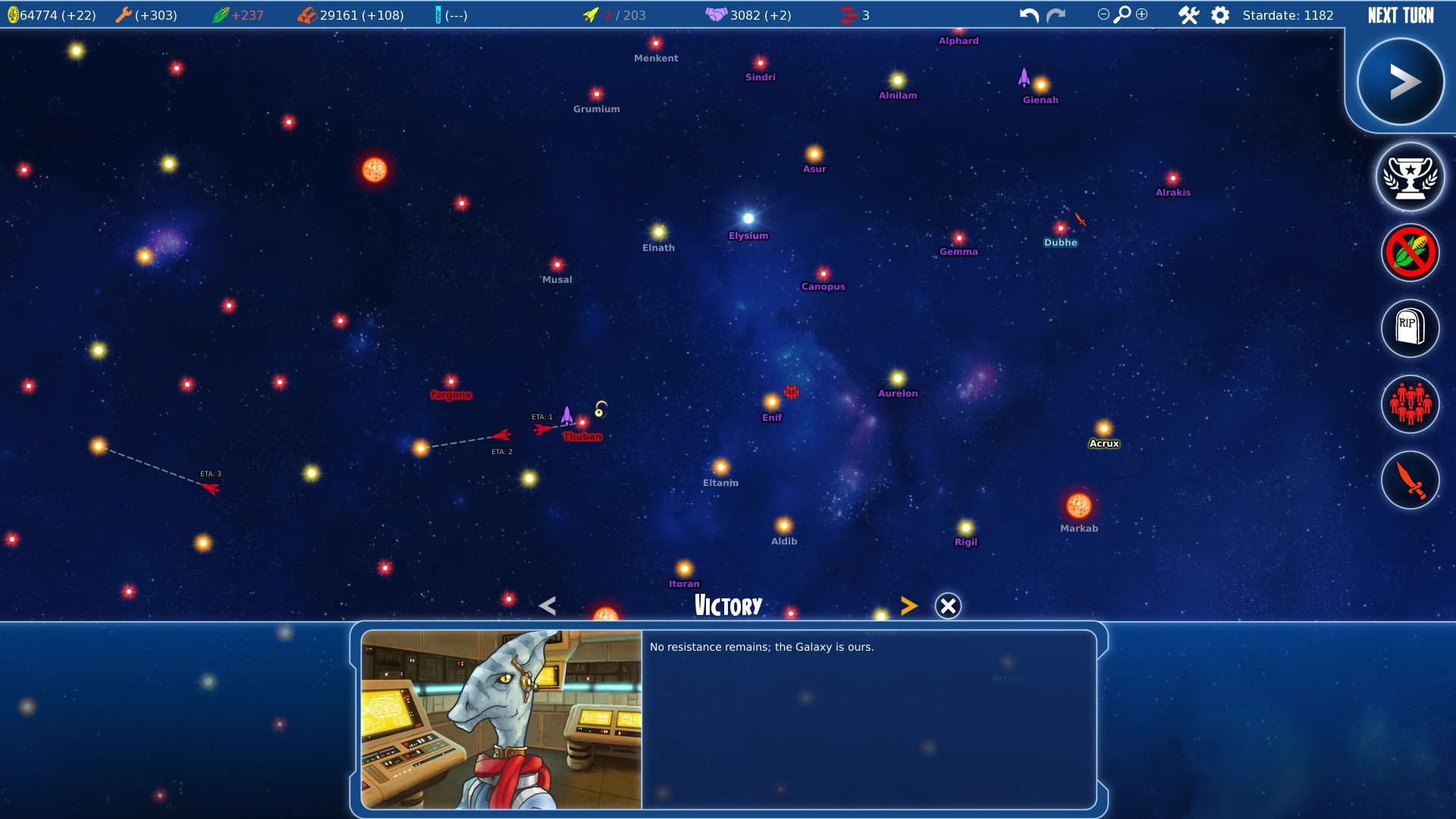Show the next Victory message
Viewport: 1456px width, 819px height.
908,606
